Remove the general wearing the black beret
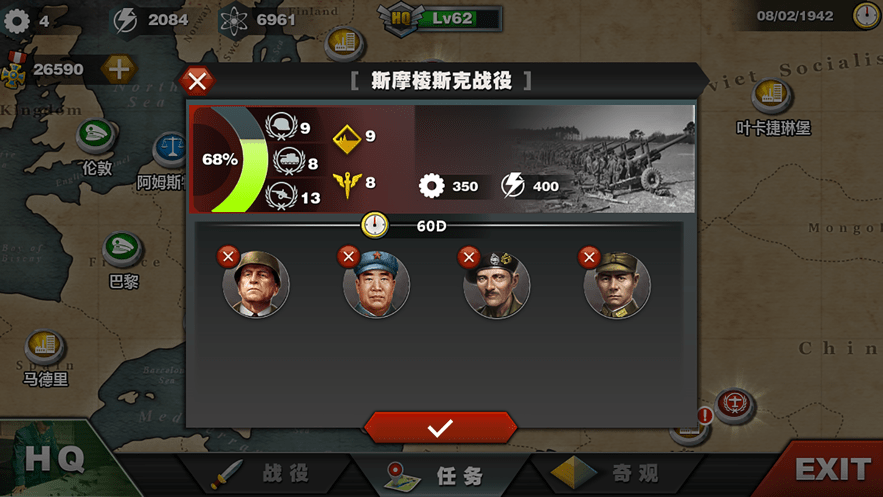Screen dimensions: 883x497 pyautogui.click(x=468, y=257)
